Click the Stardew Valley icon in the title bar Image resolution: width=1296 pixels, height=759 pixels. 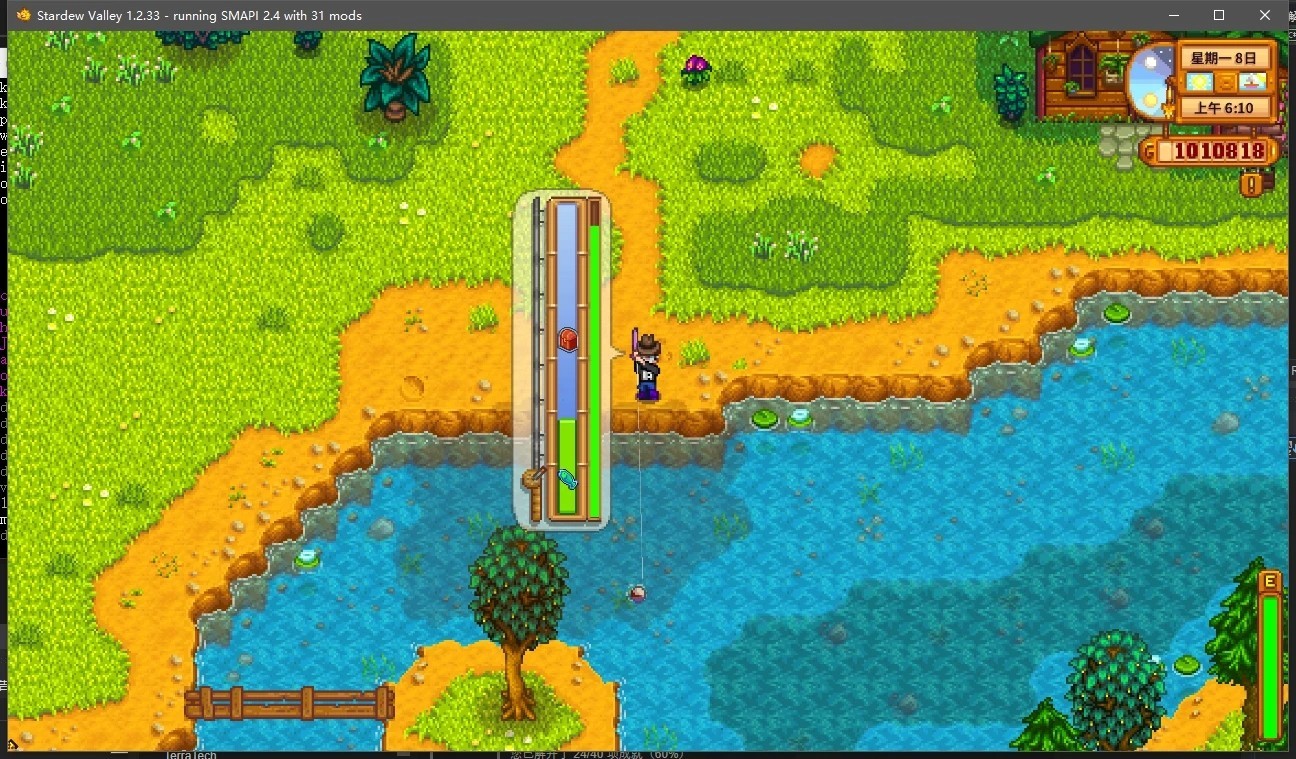[25, 15]
